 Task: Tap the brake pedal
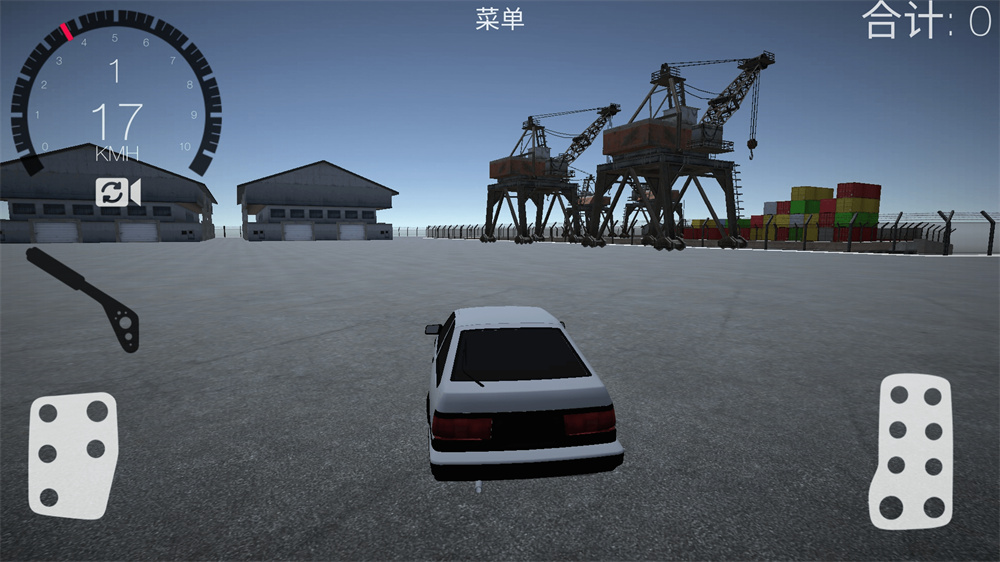(73, 454)
